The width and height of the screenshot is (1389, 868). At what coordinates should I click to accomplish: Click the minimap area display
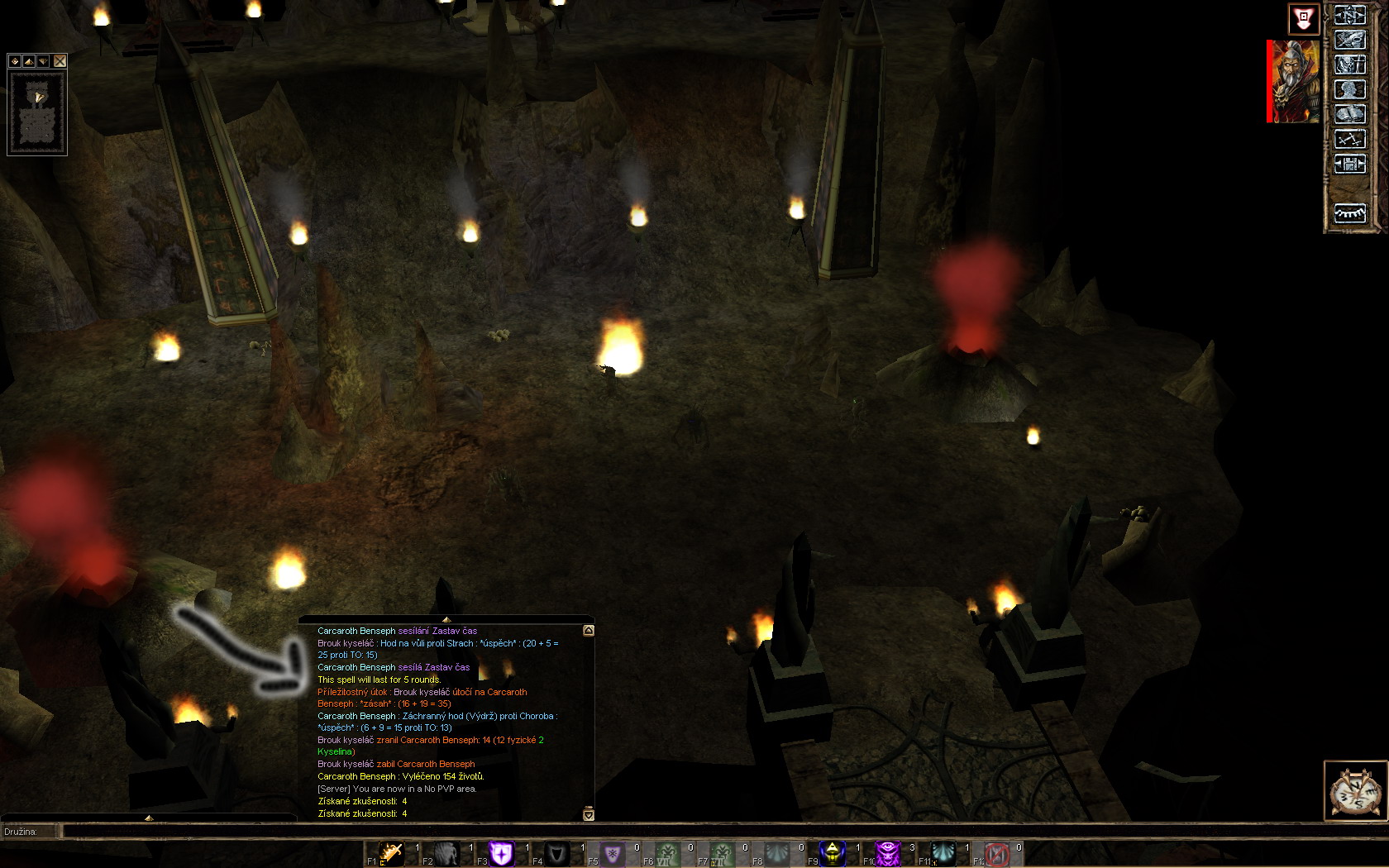(x=37, y=112)
